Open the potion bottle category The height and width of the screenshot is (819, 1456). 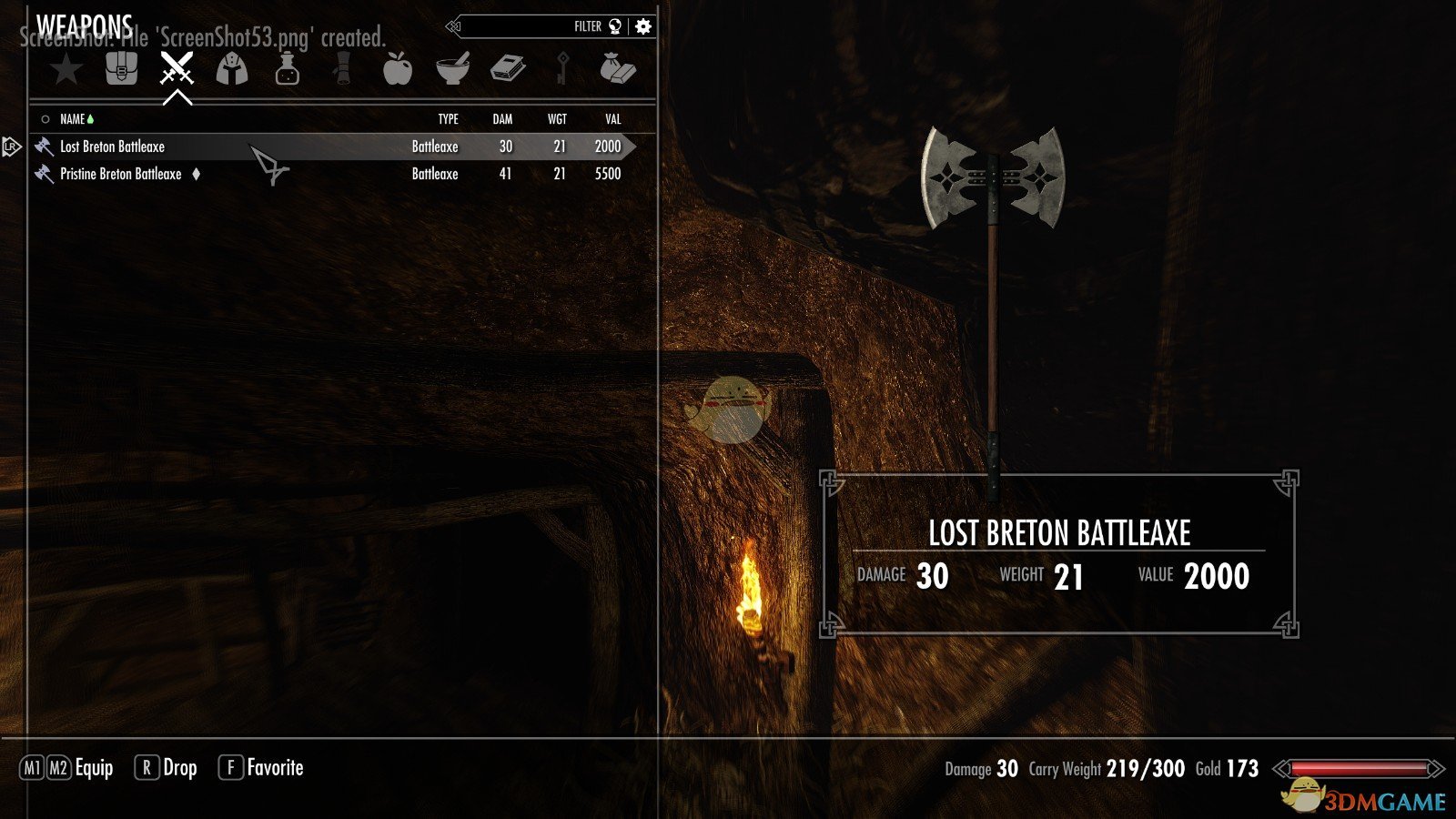pos(288,69)
